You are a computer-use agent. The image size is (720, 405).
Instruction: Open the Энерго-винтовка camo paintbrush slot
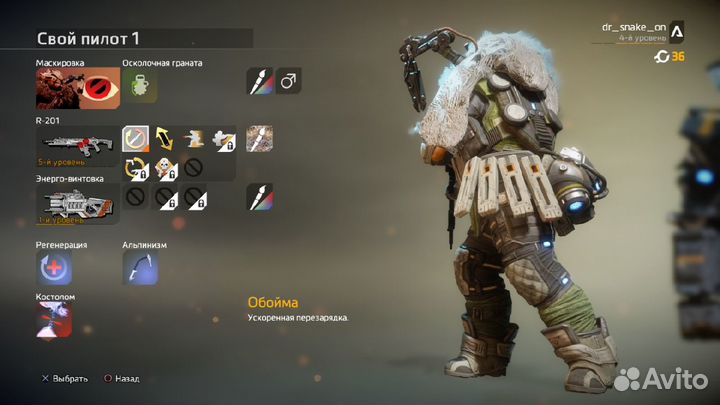(x=258, y=196)
